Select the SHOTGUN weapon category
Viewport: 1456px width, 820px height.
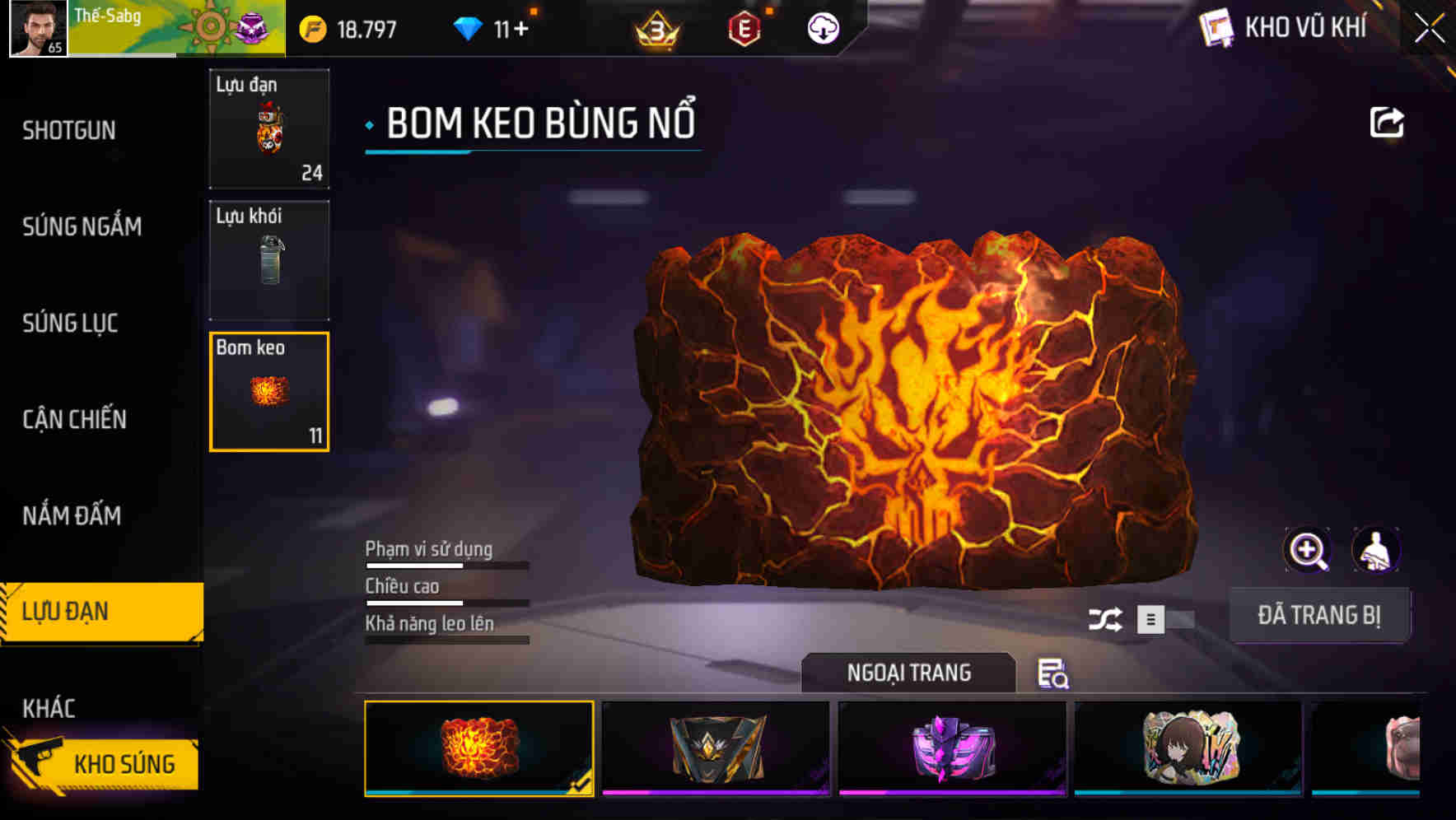[69, 130]
